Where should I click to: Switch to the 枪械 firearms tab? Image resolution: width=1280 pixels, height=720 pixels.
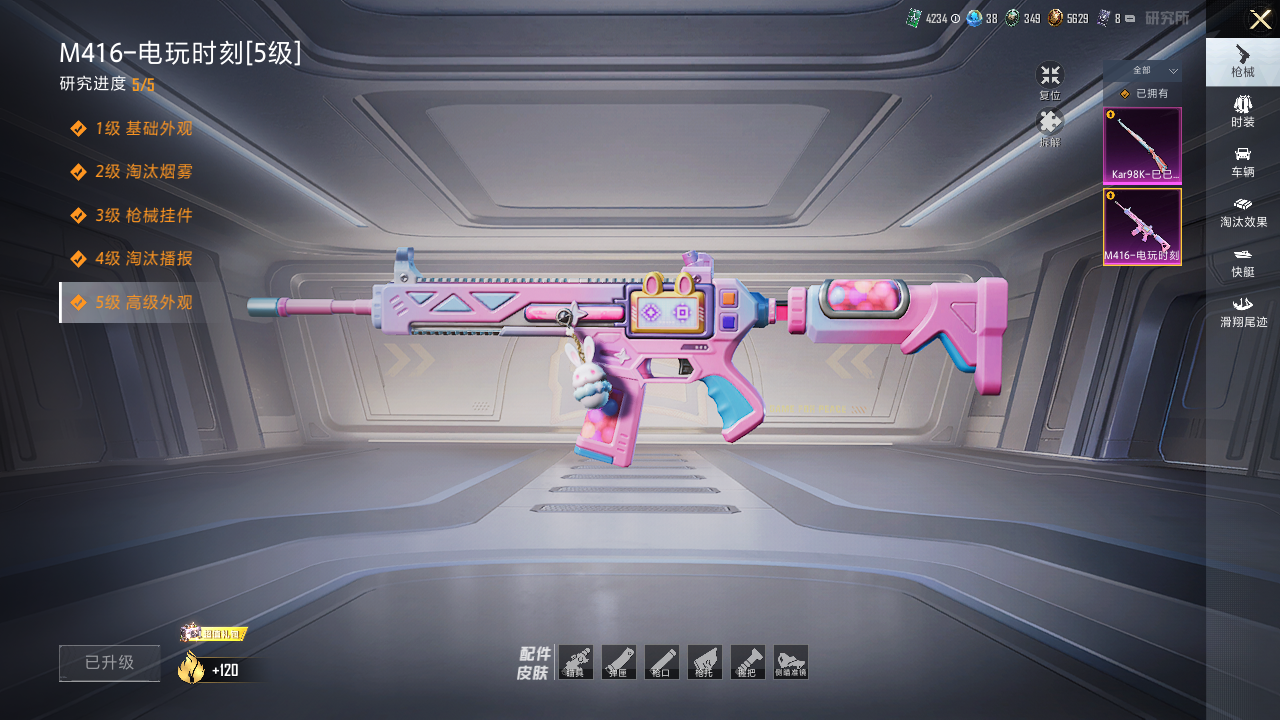coord(1242,60)
